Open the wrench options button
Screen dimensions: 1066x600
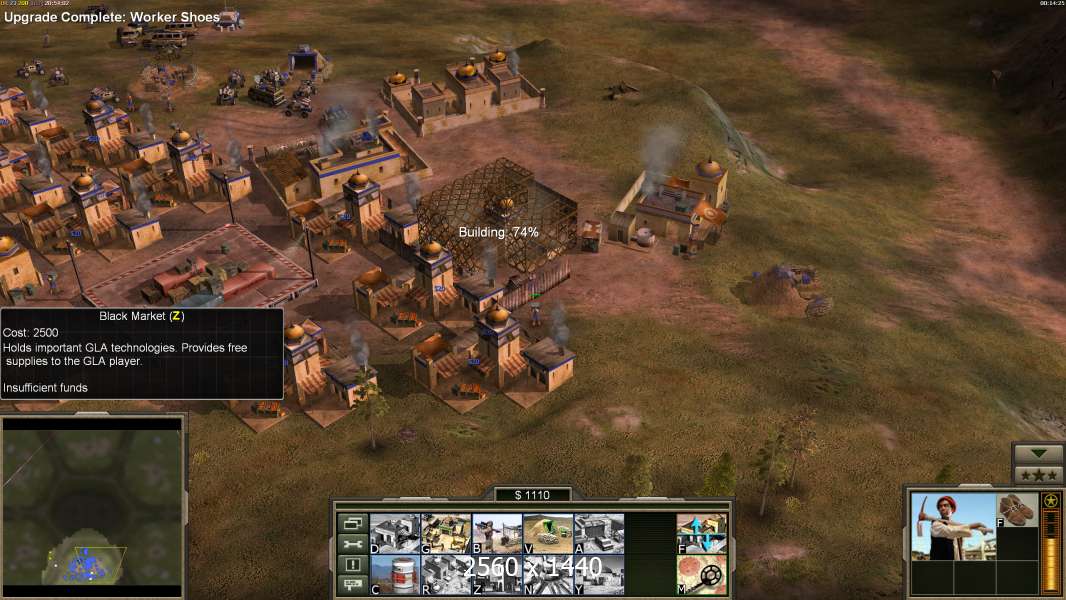[x=353, y=544]
